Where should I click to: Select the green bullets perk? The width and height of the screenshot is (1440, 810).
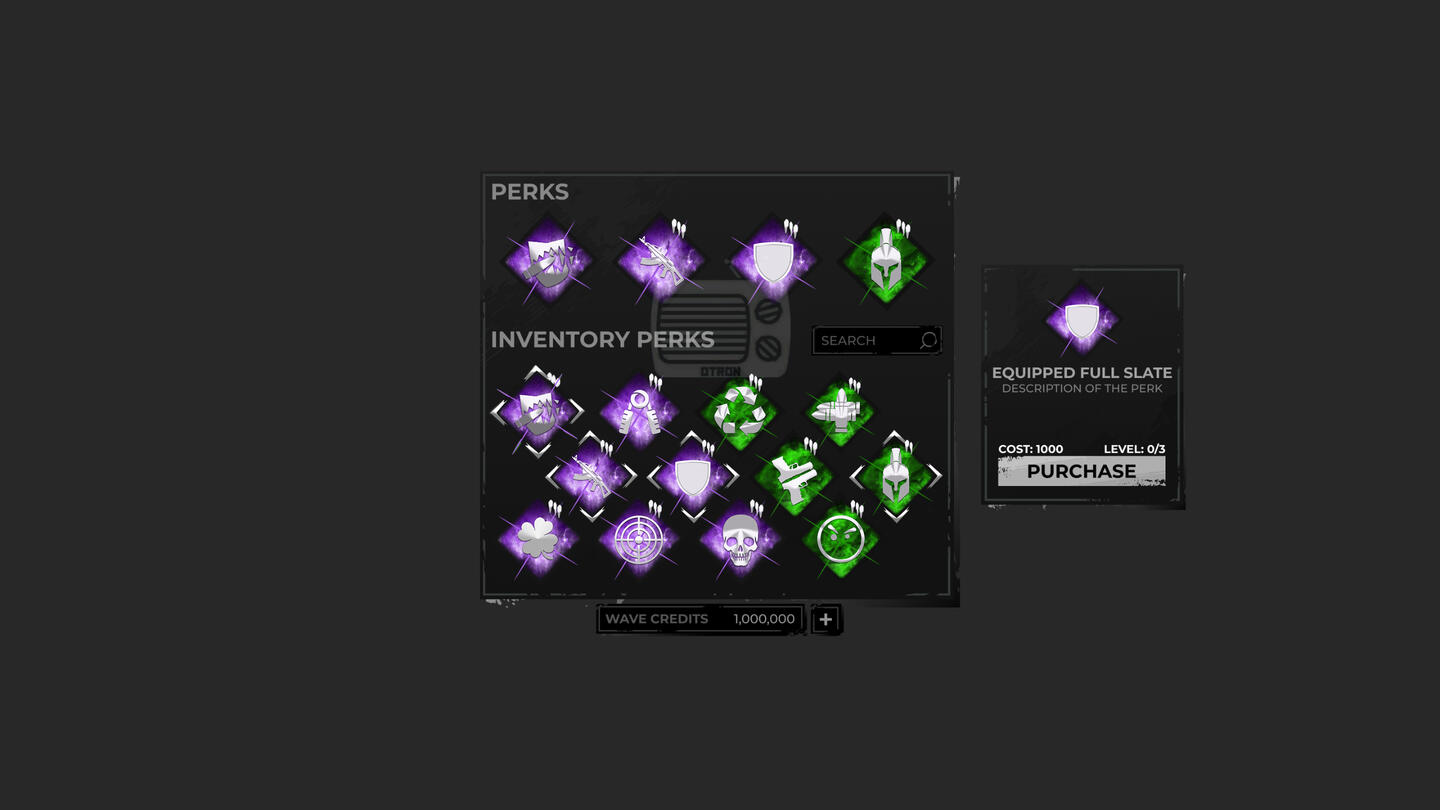coord(840,411)
